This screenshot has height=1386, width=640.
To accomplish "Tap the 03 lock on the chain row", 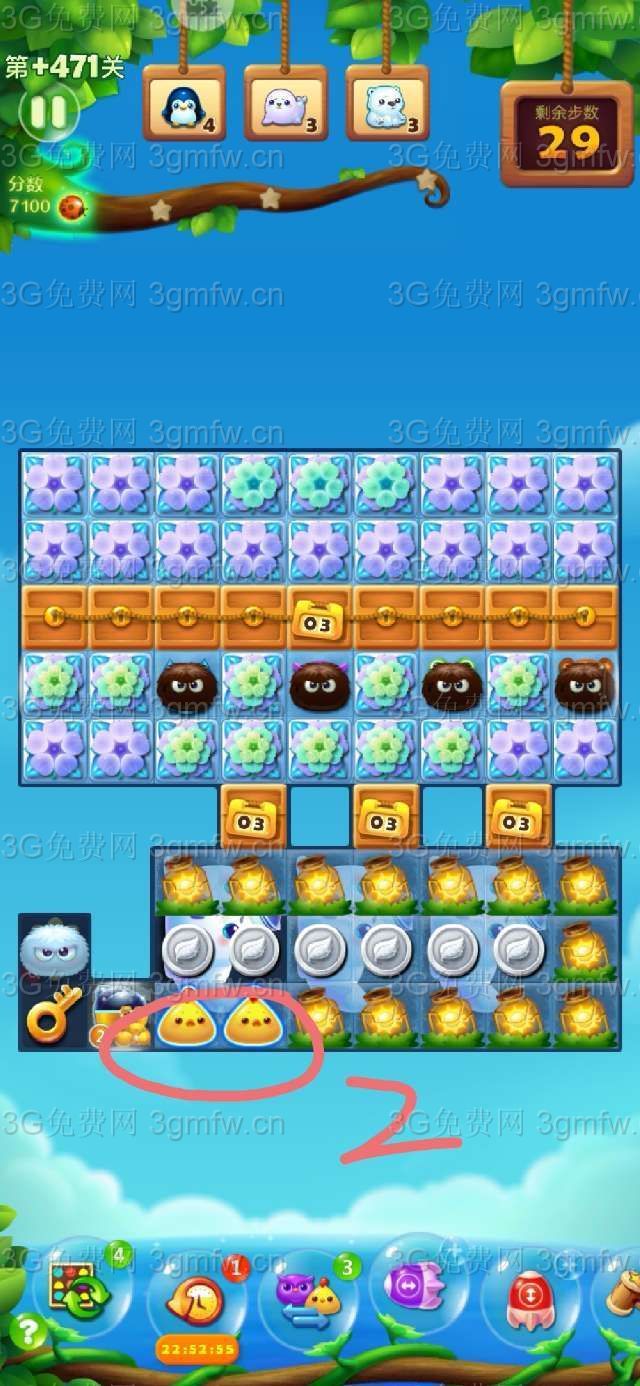I will tap(320, 620).
